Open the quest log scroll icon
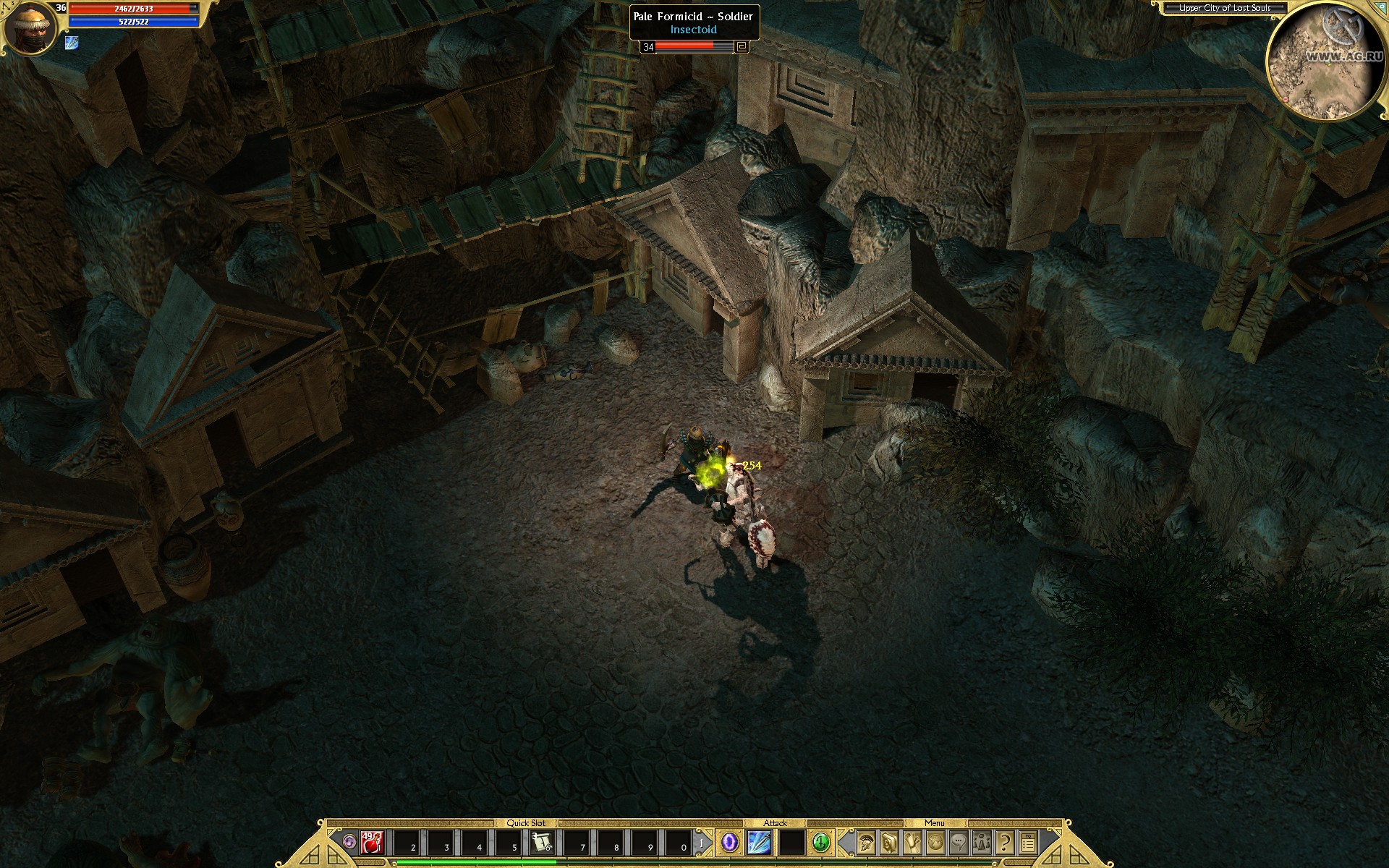The height and width of the screenshot is (868, 1389). click(x=912, y=842)
